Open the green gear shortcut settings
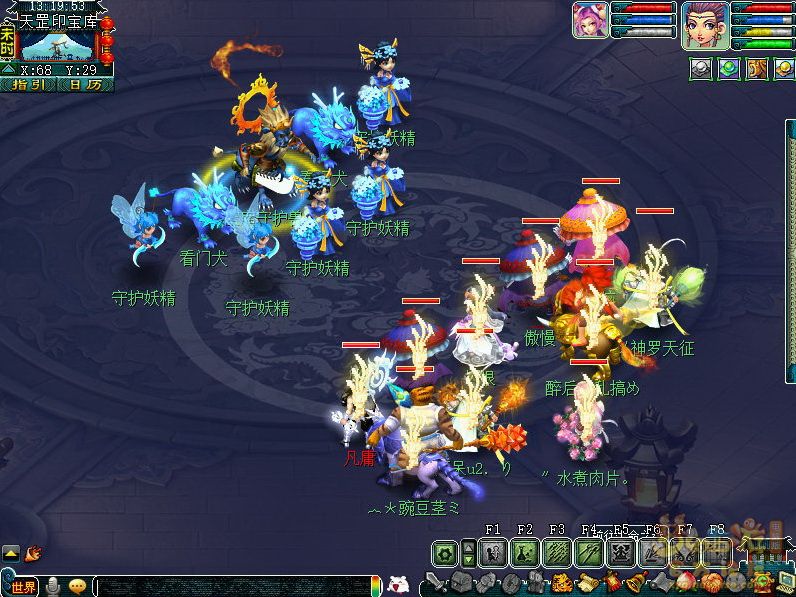 click(445, 552)
